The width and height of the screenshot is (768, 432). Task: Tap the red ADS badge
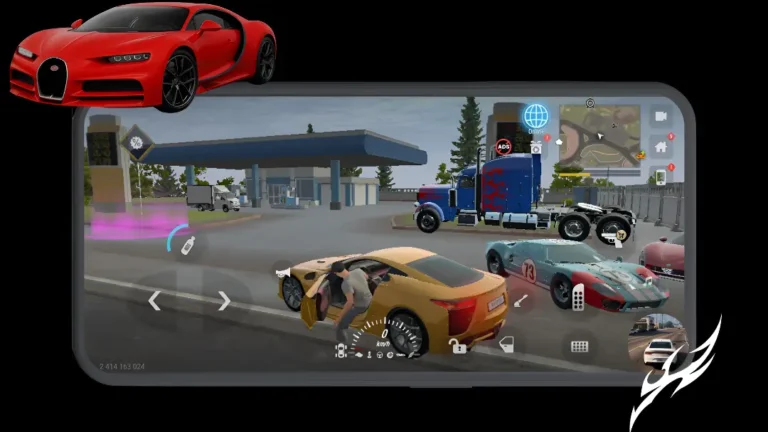click(x=503, y=146)
